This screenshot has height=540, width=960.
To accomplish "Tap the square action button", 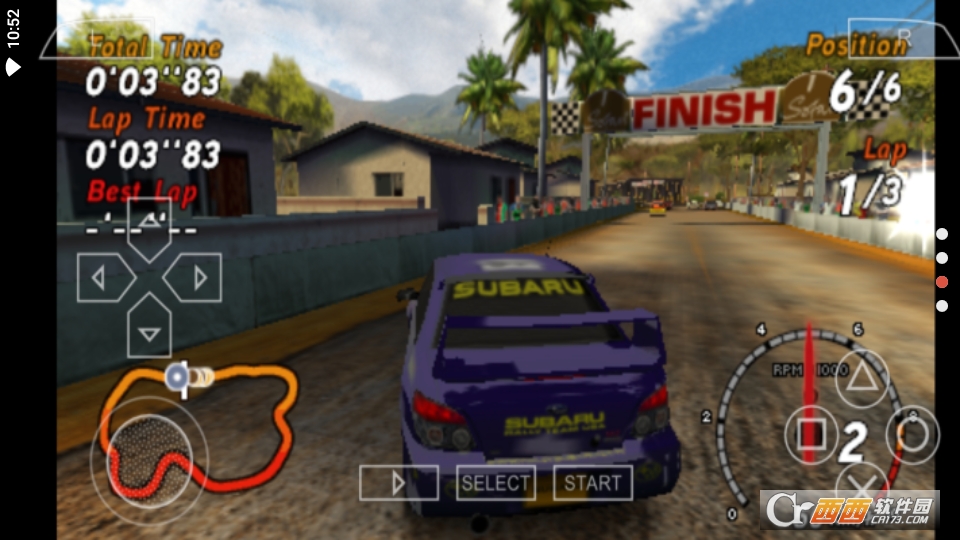I will point(811,433).
